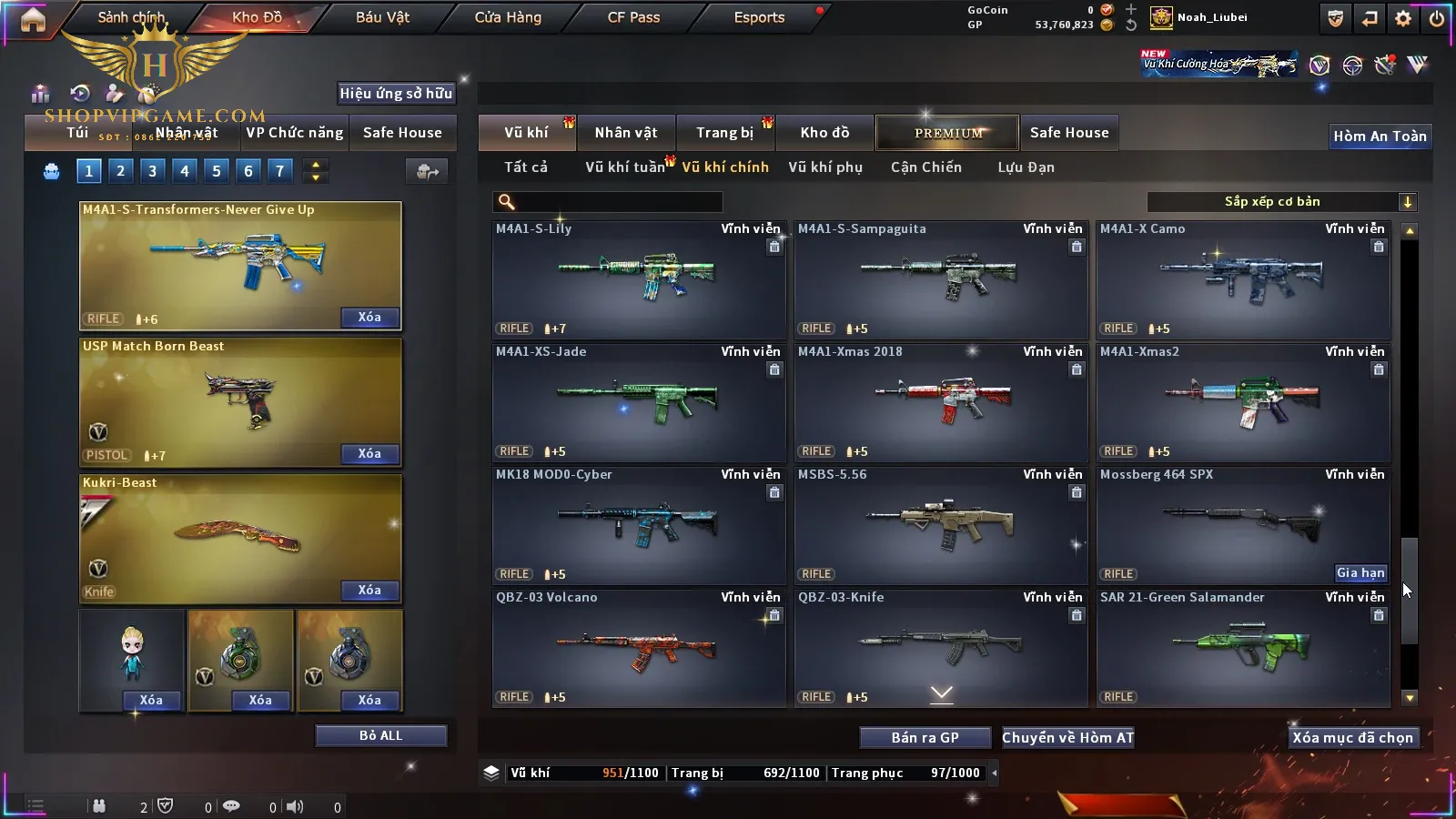Renew the Mossberg 464 SPX with Gia hạn
Viewport: 1456px width, 819px height.
tap(1360, 573)
